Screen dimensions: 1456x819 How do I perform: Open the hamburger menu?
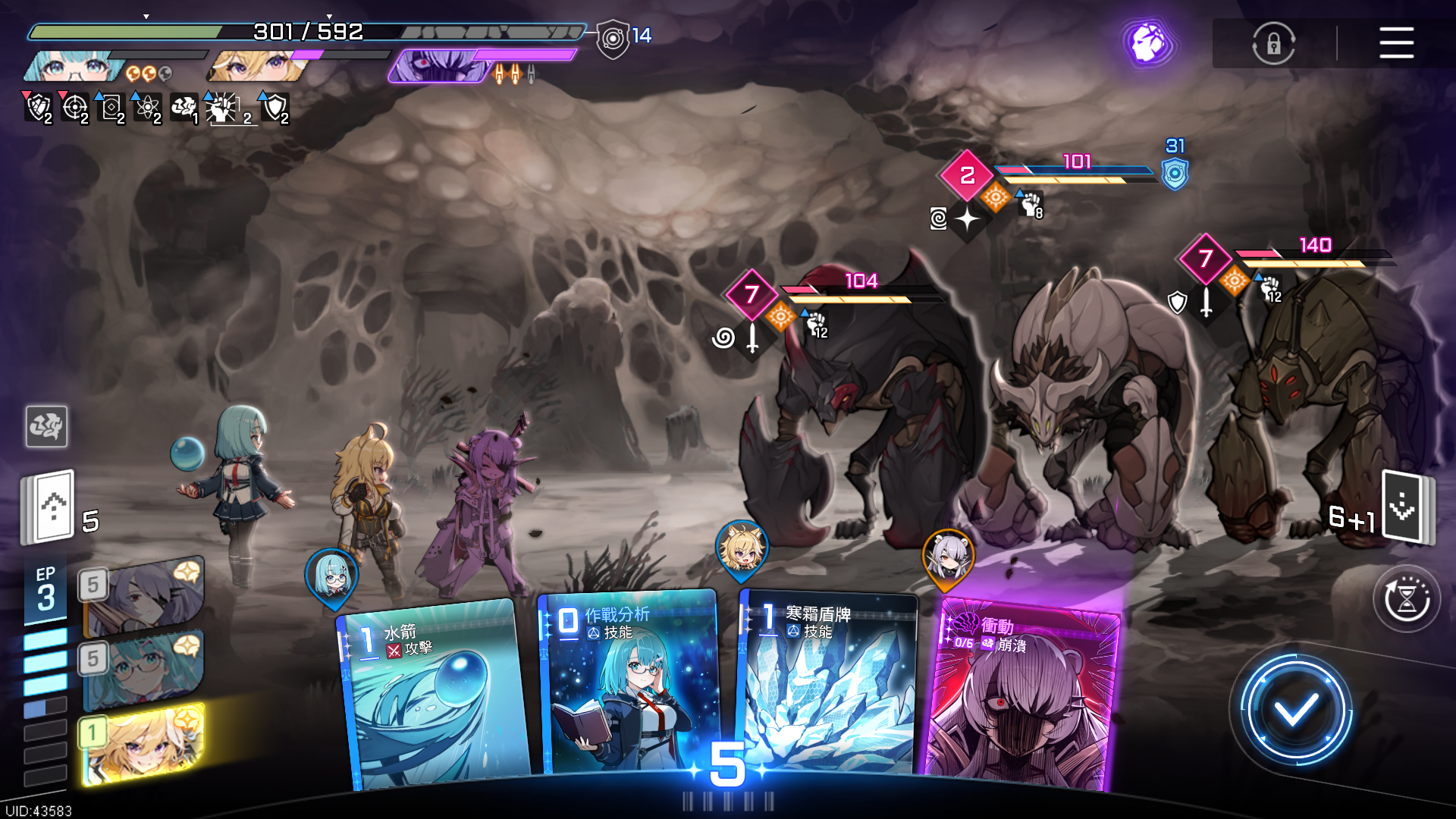coord(1396,42)
